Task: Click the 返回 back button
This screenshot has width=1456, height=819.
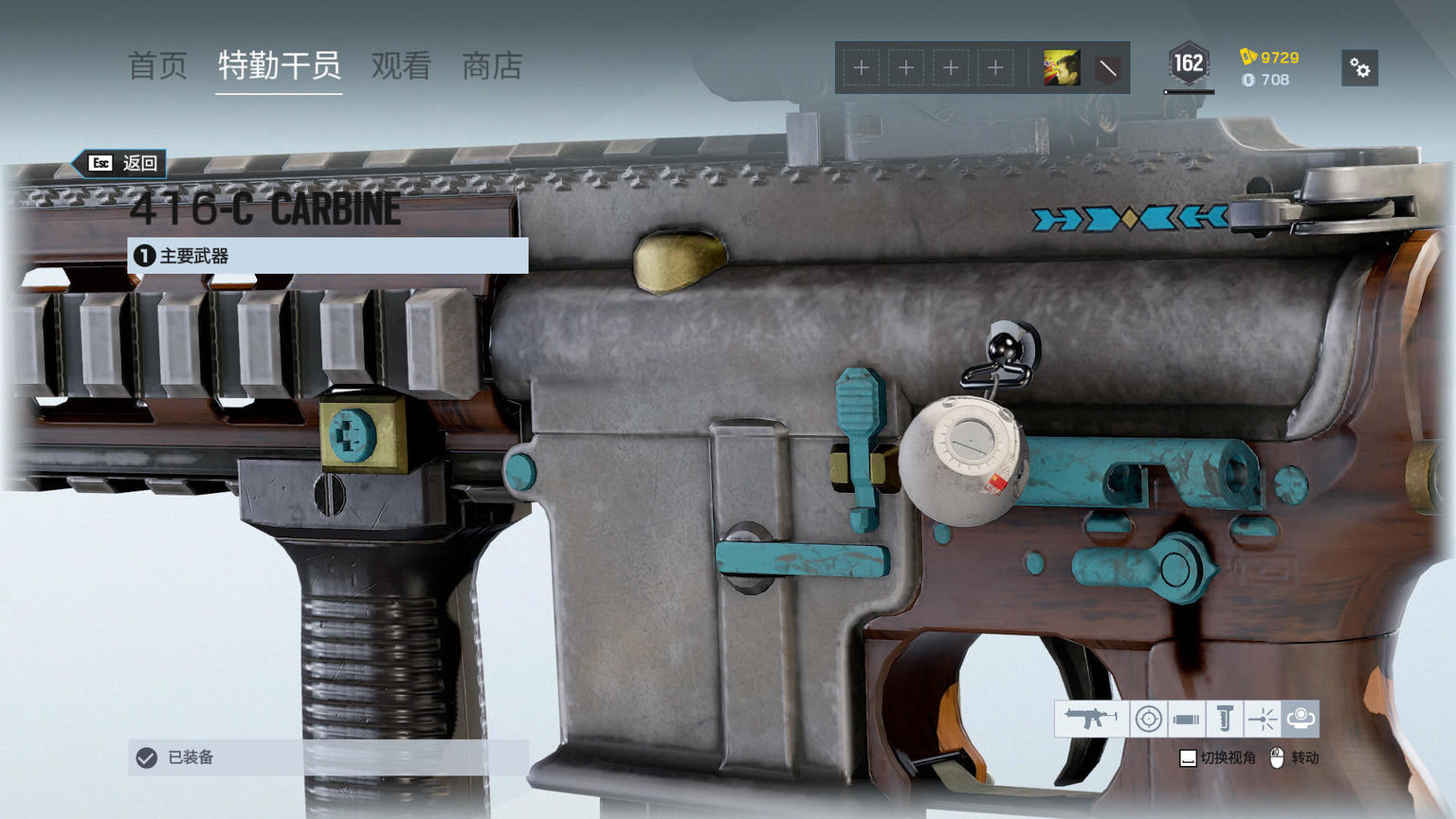Action: click(125, 163)
